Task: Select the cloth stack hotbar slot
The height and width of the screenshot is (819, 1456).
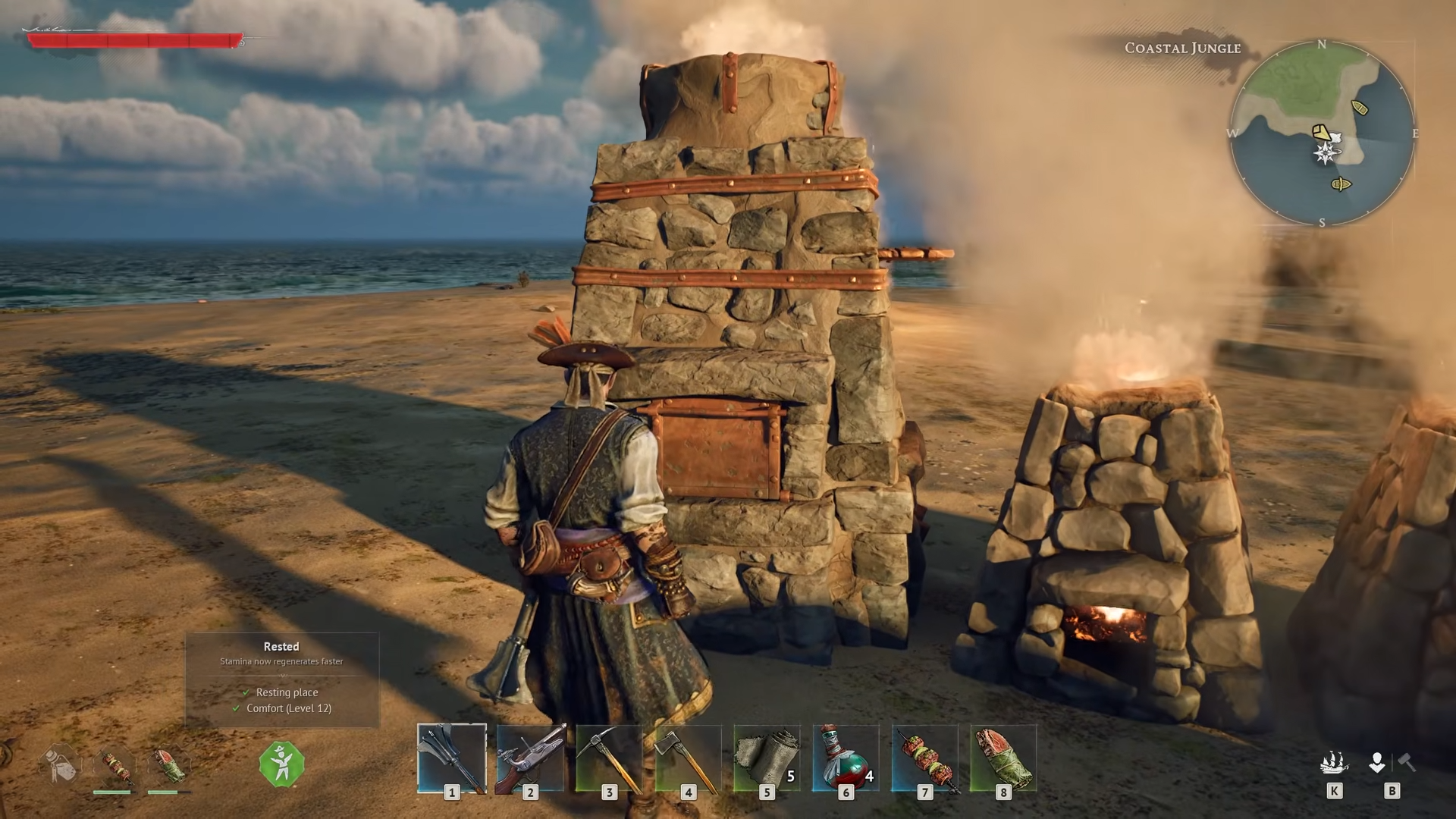Action: click(x=767, y=758)
